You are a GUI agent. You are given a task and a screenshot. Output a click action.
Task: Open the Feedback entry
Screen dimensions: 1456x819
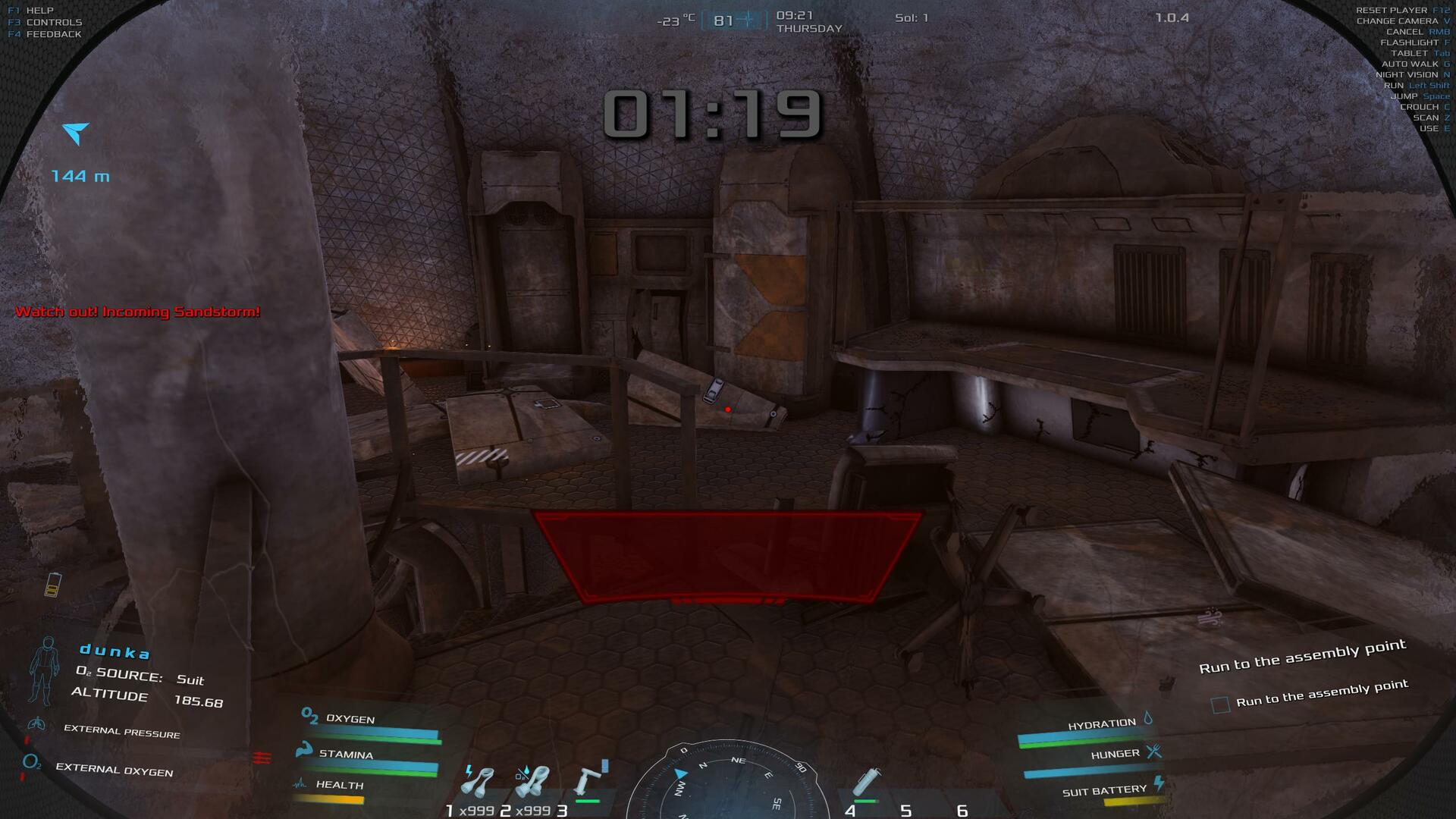pos(53,34)
